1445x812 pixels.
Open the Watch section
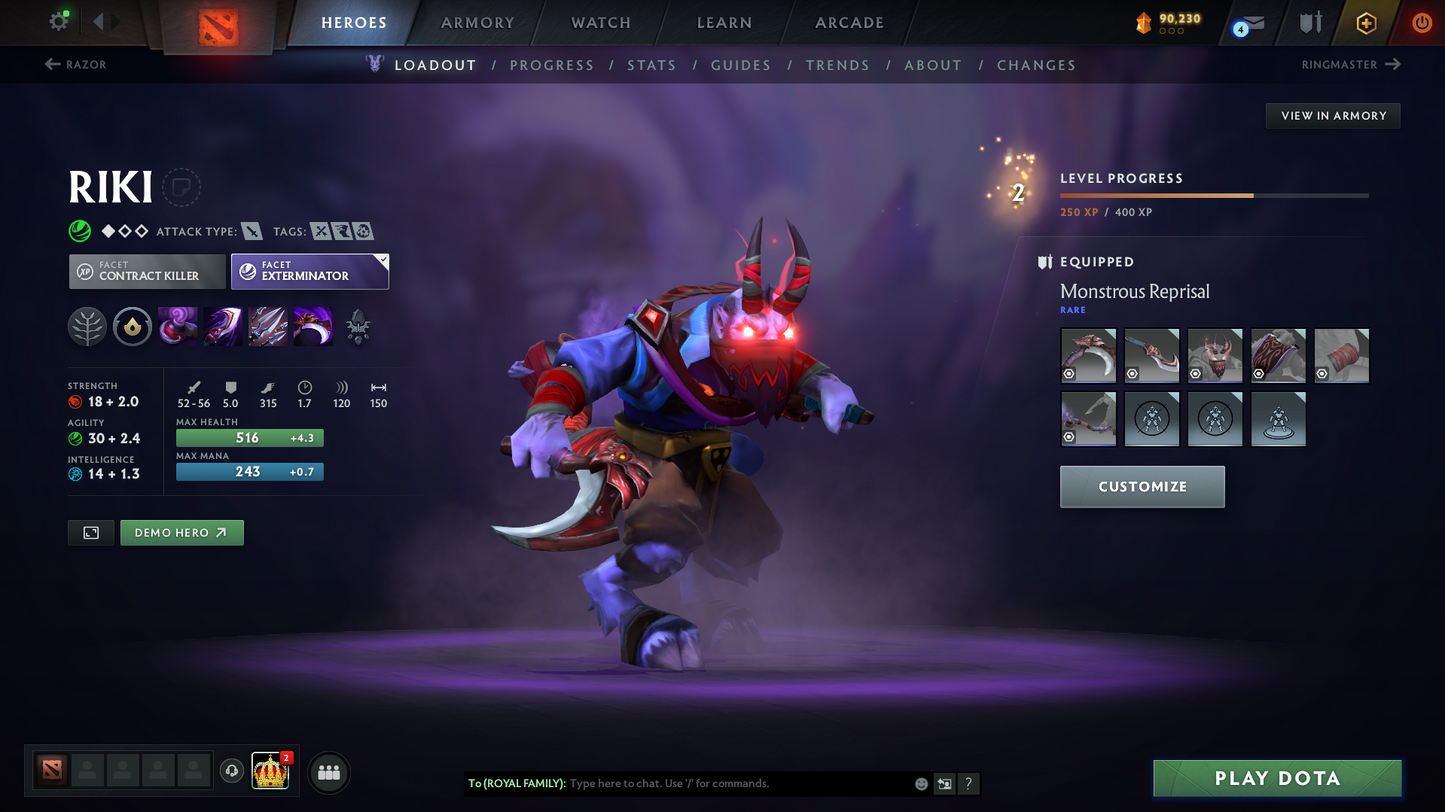(x=600, y=22)
